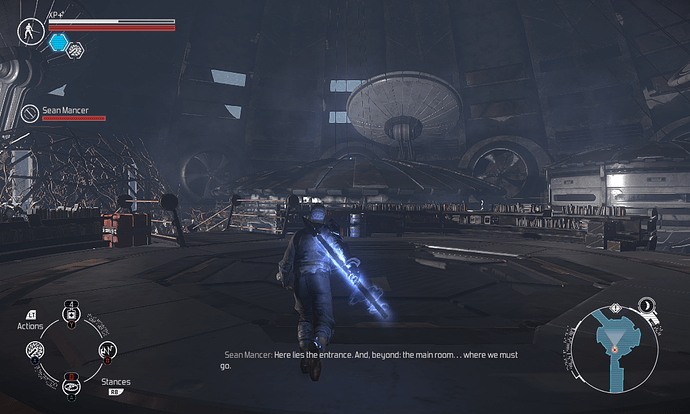Select the swirl-patterned hexagon status icon
The width and height of the screenshot is (690, 414).
76,48
